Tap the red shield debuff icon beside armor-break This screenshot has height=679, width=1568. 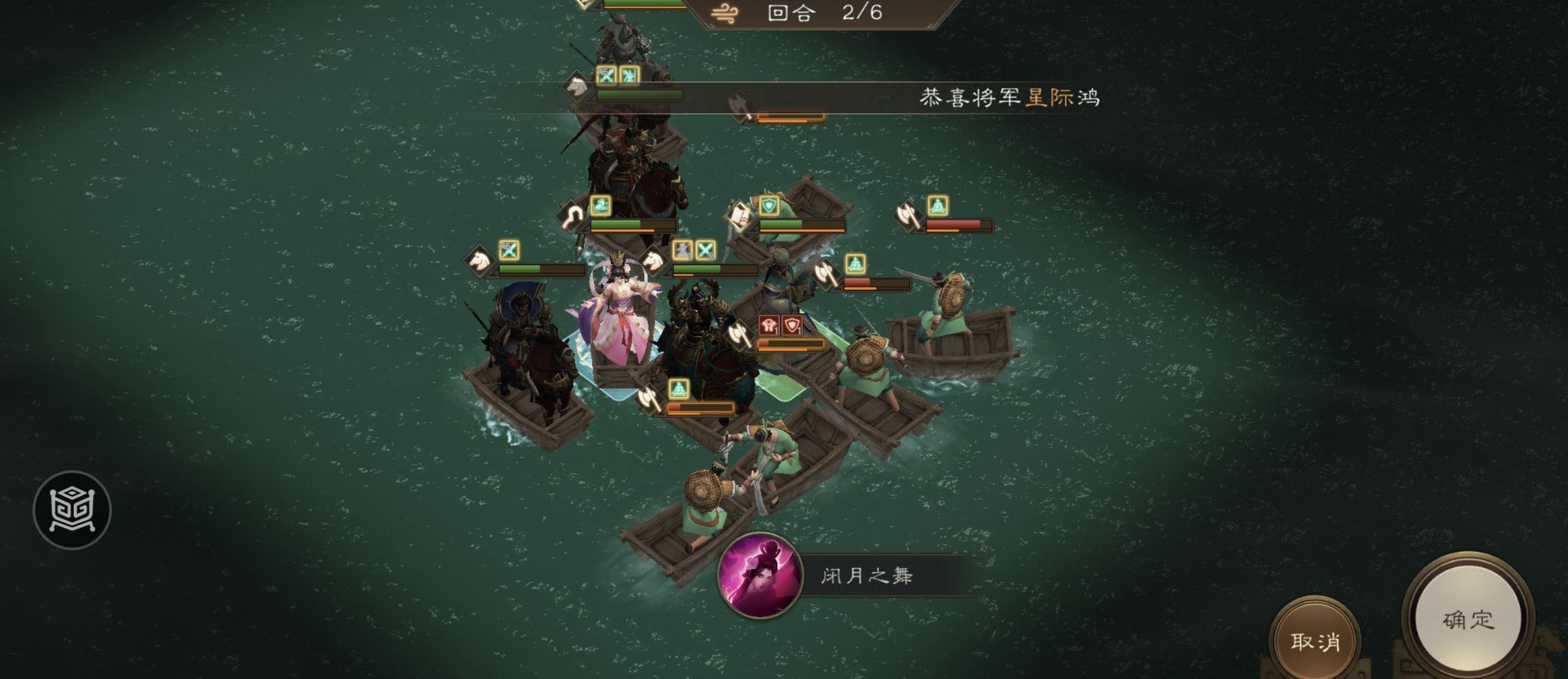click(792, 324)
